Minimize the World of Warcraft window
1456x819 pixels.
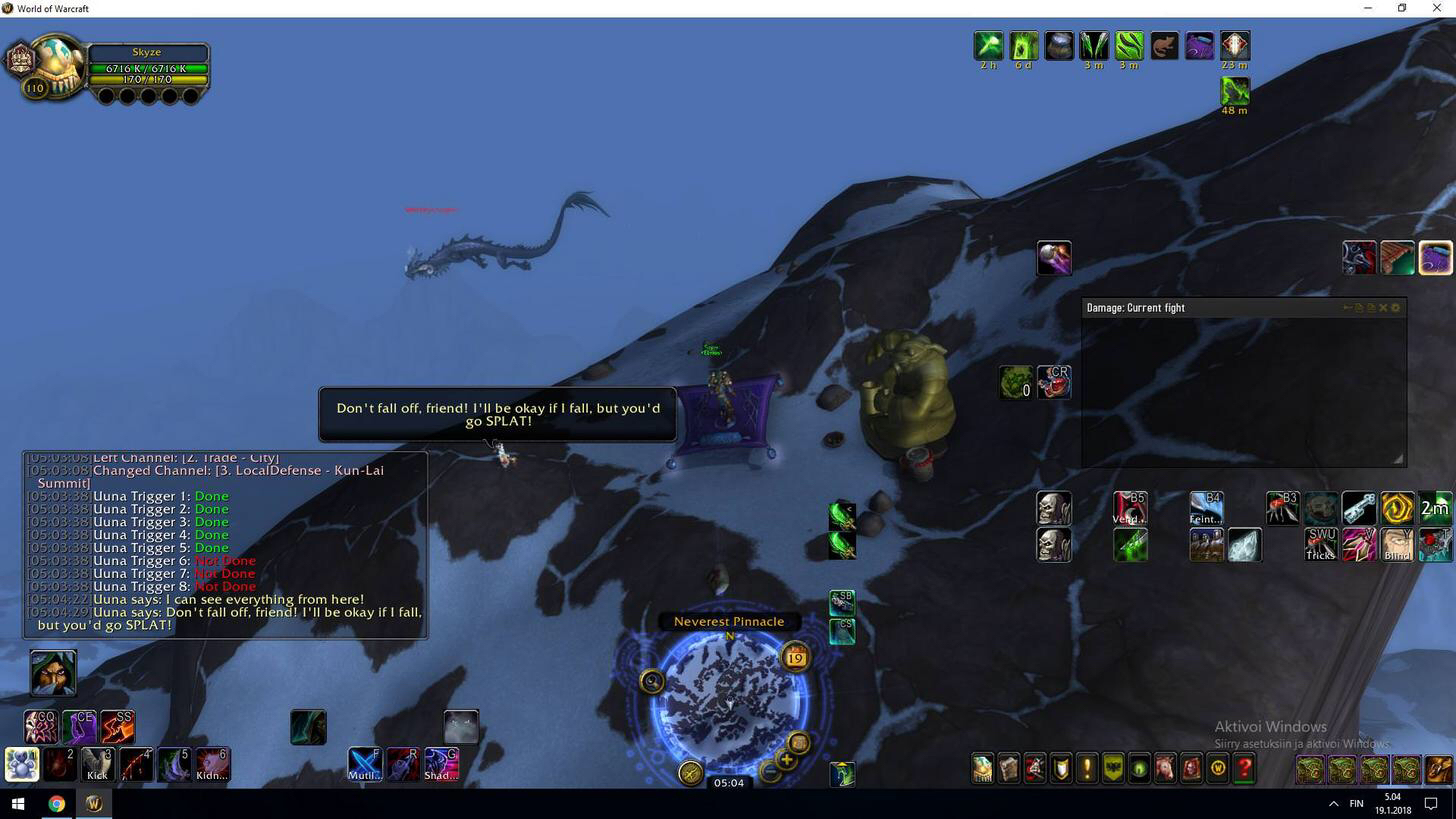point(1367,8)
